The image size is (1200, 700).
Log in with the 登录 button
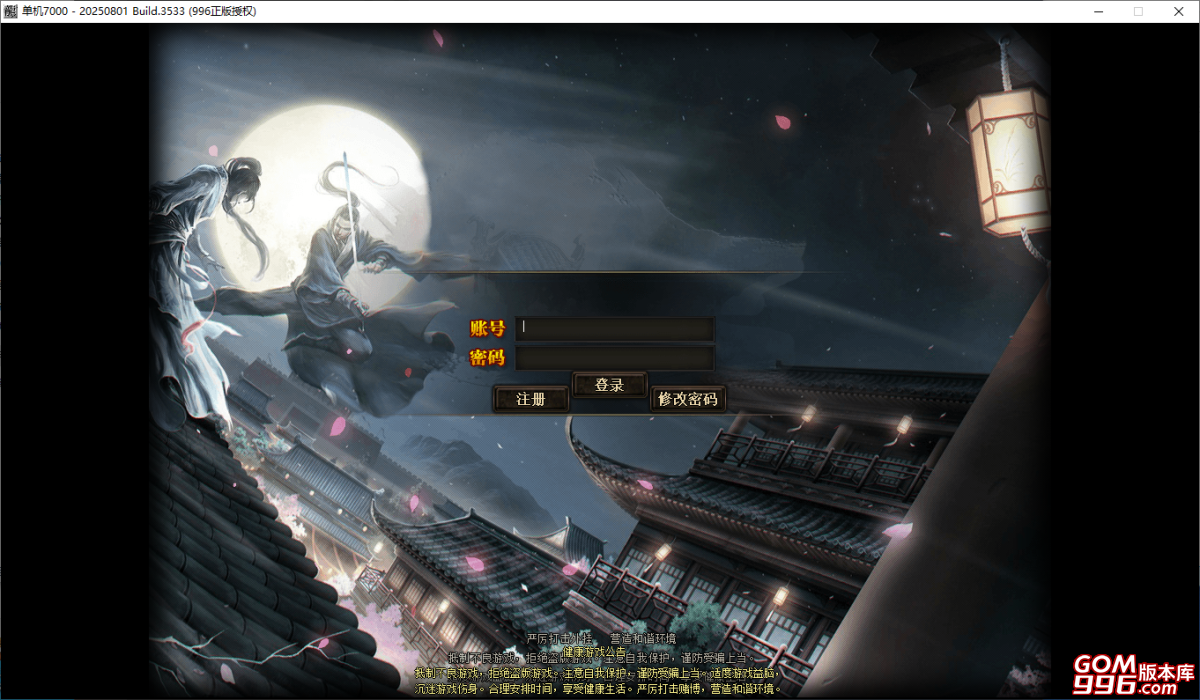(x=609, y=385)
